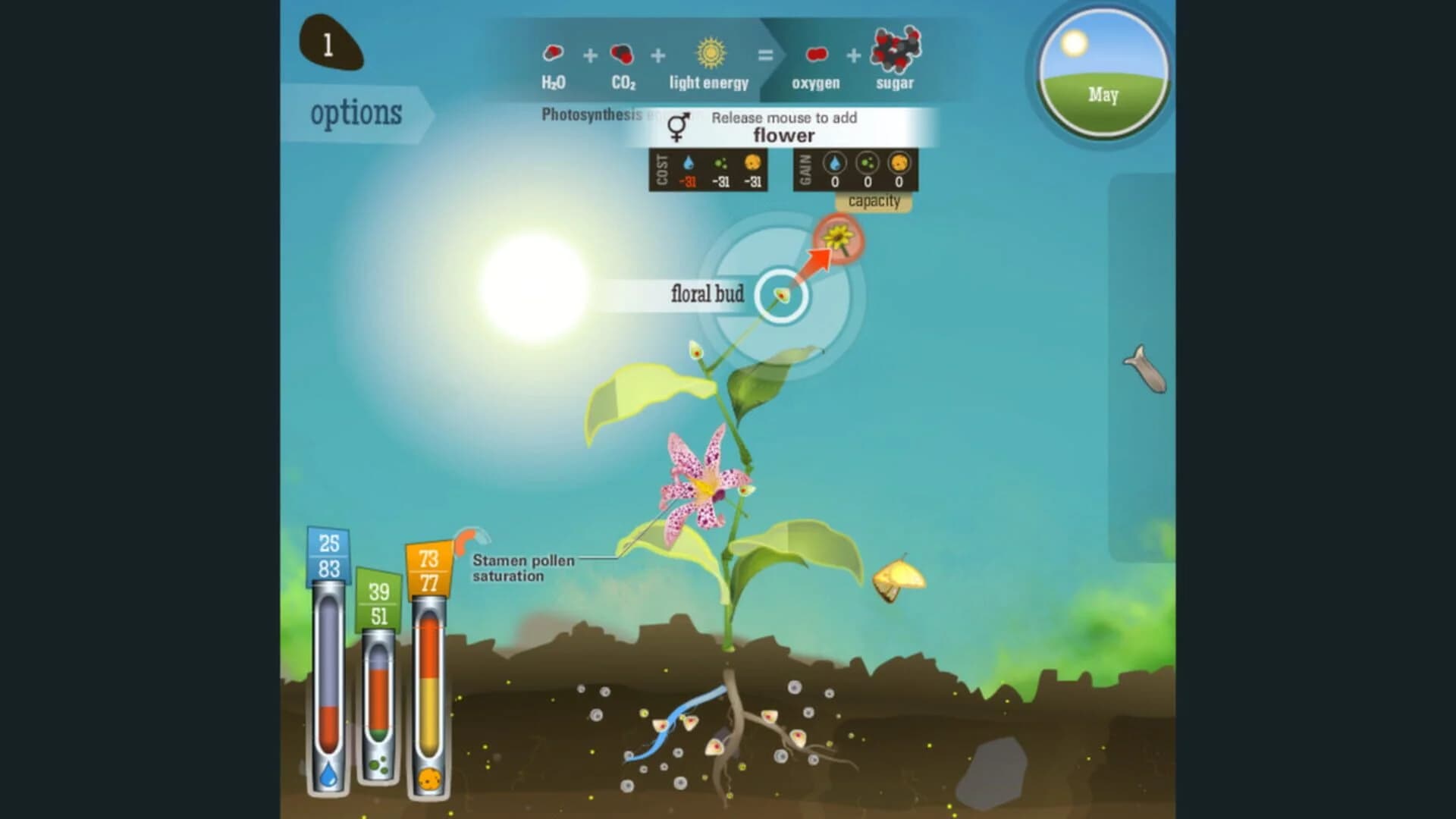Click the oxygen molecule icon
Screen dimensions: 1456x819
pyautogui.click(x=816, y=53)
